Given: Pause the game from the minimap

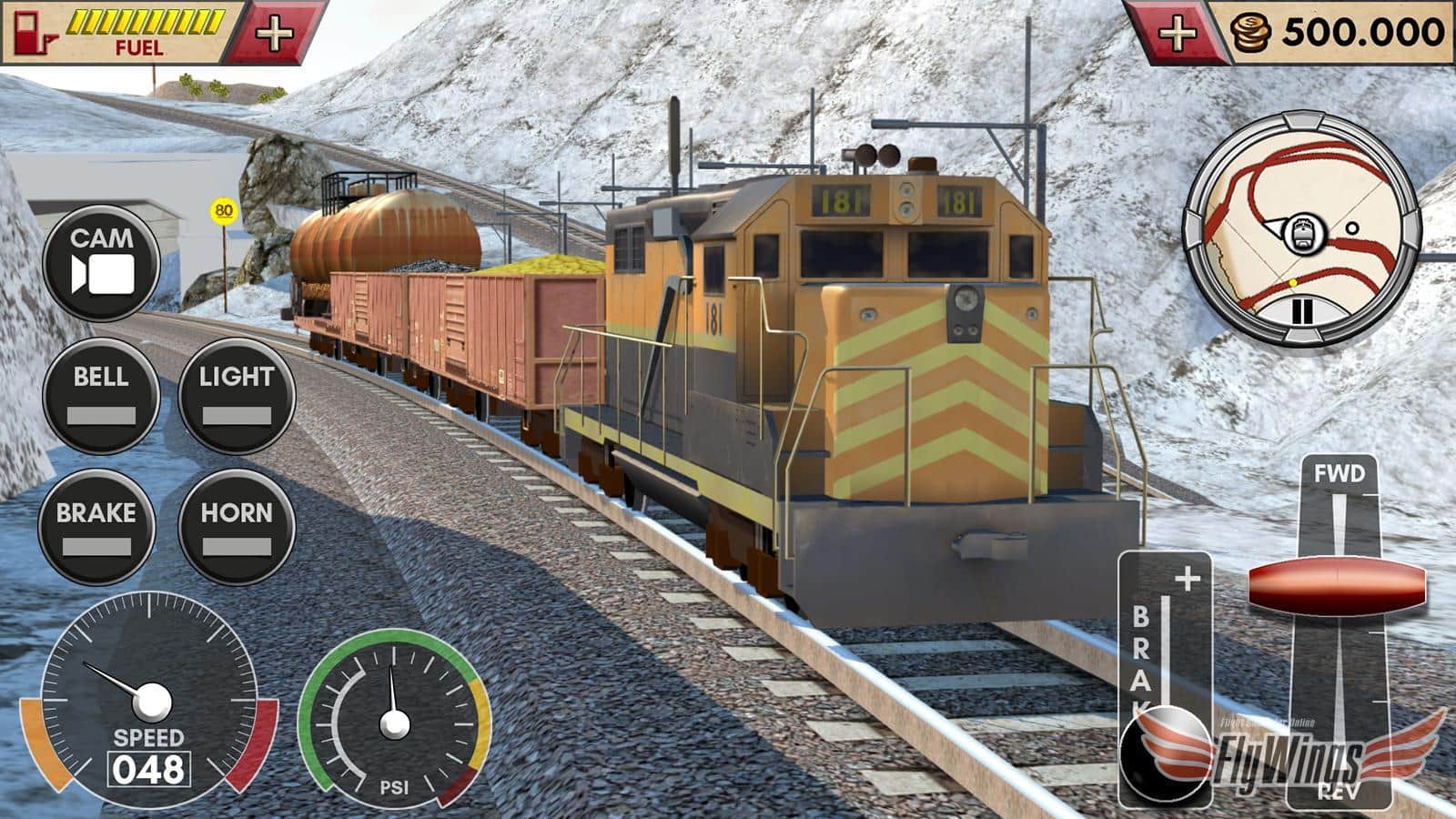Looking at the screenshot, I should (x=1303, y=311).
